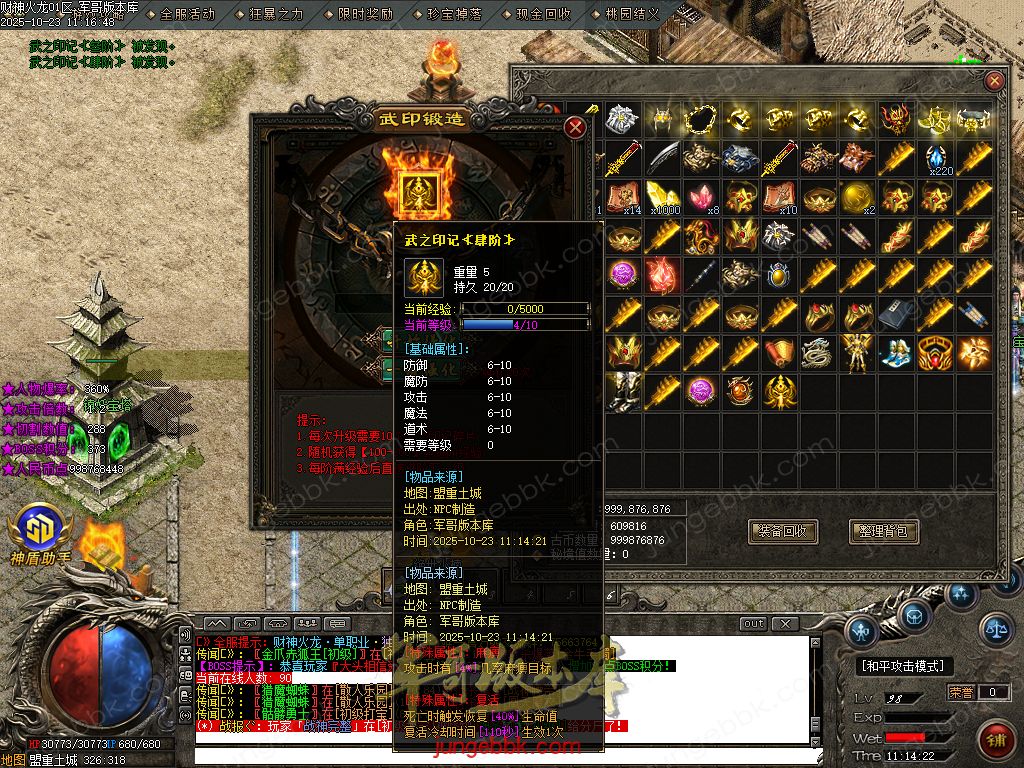Toggle the 和平攻击模式 attack mode
The image size is (1024, 768).
tap(903, 666)
